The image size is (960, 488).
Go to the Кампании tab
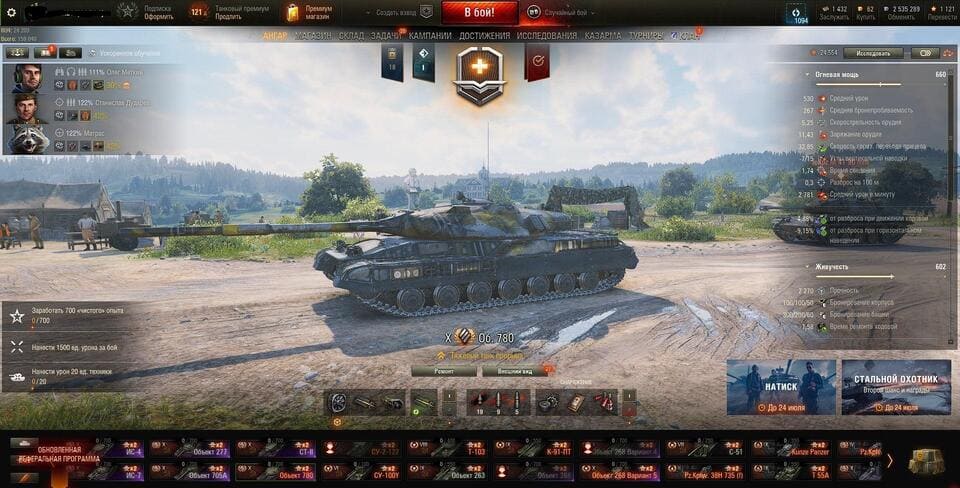click(430, 36)
